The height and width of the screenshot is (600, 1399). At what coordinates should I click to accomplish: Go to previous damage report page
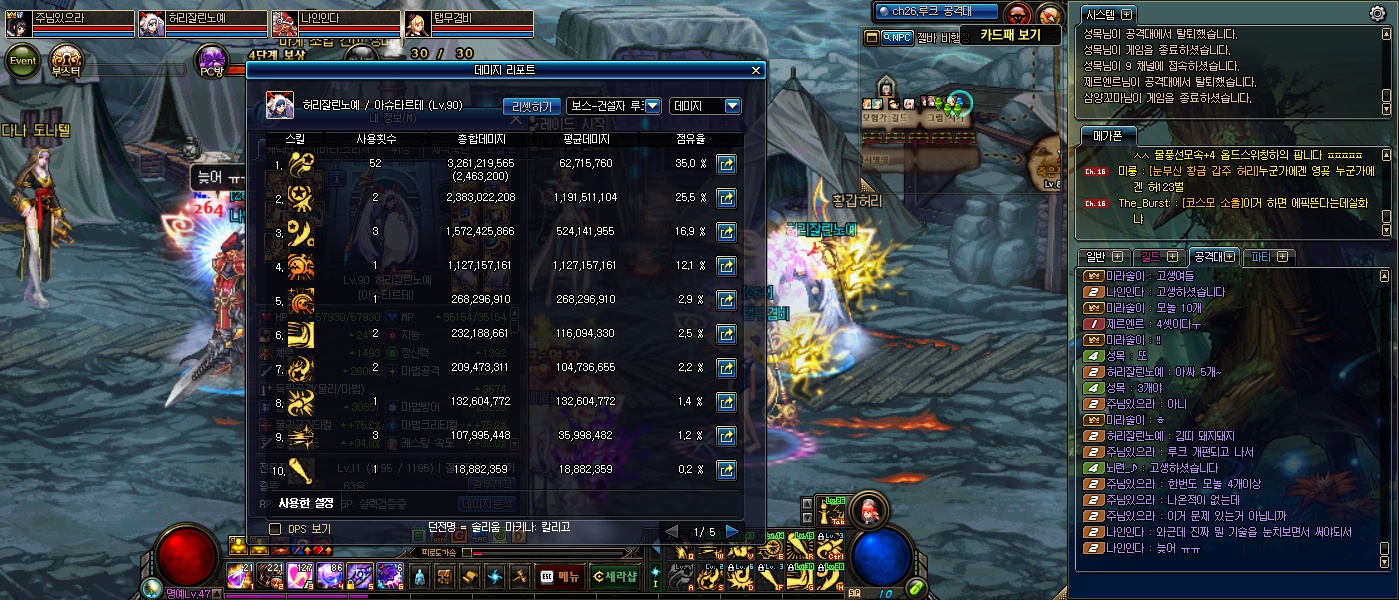(673, 531)
